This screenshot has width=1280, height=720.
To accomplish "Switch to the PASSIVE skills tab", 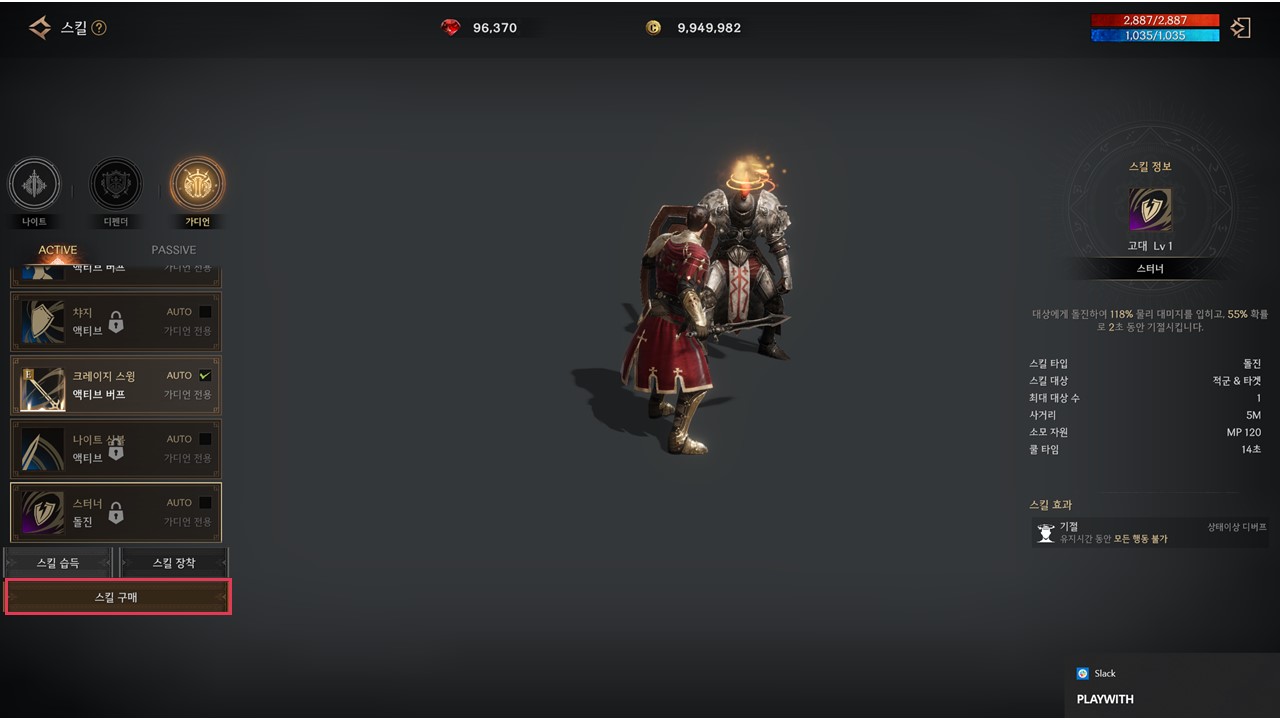I will [x=173, y=250].
